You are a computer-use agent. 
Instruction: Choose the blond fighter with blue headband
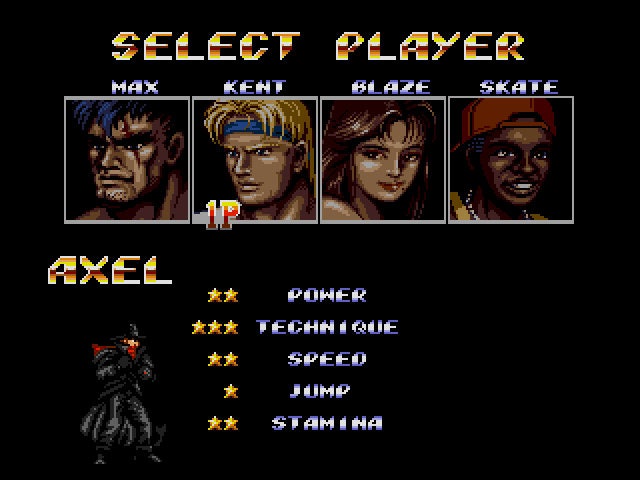tap(255, 159)
